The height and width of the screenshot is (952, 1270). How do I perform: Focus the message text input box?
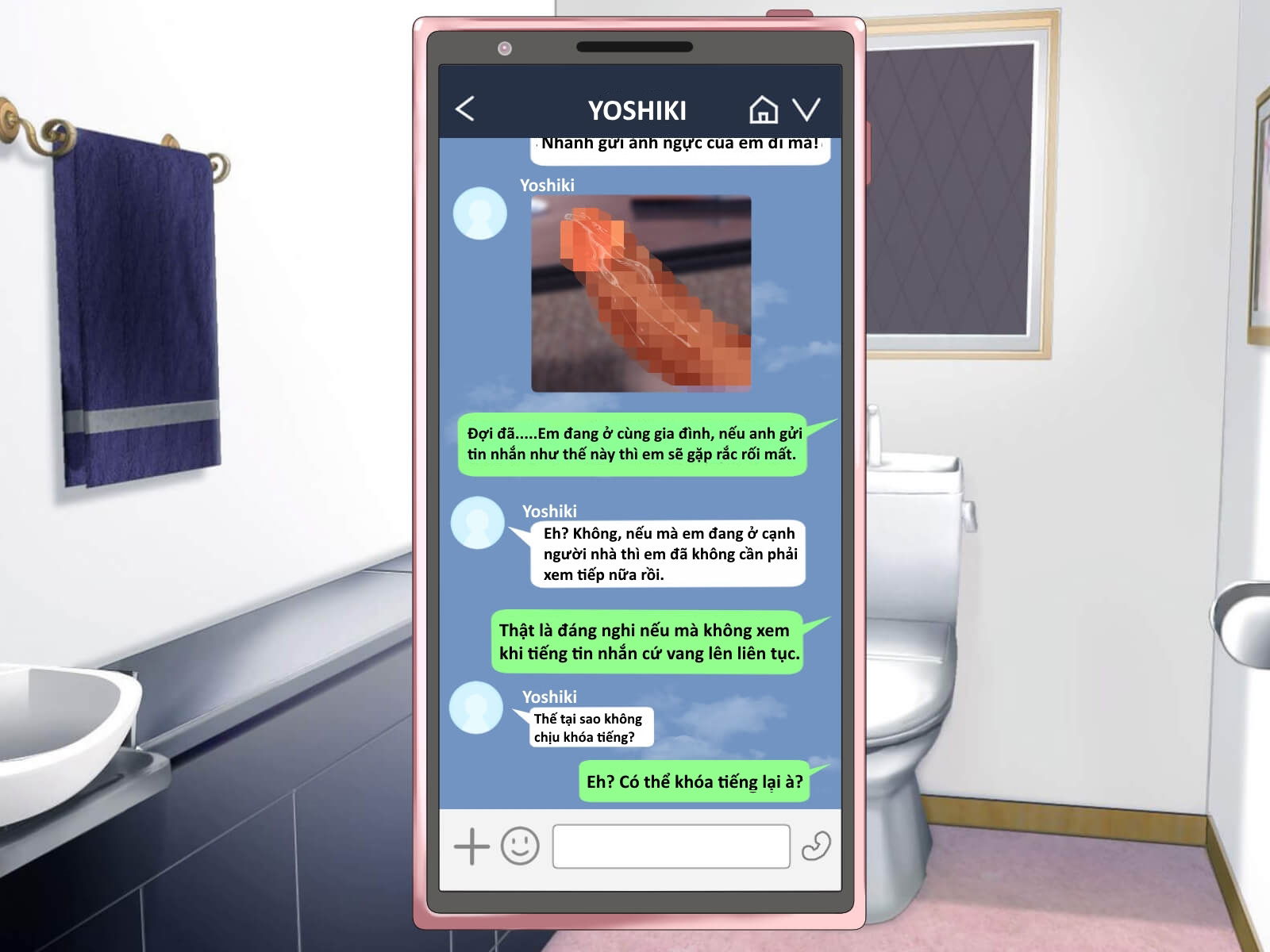(x=671, y=846)
